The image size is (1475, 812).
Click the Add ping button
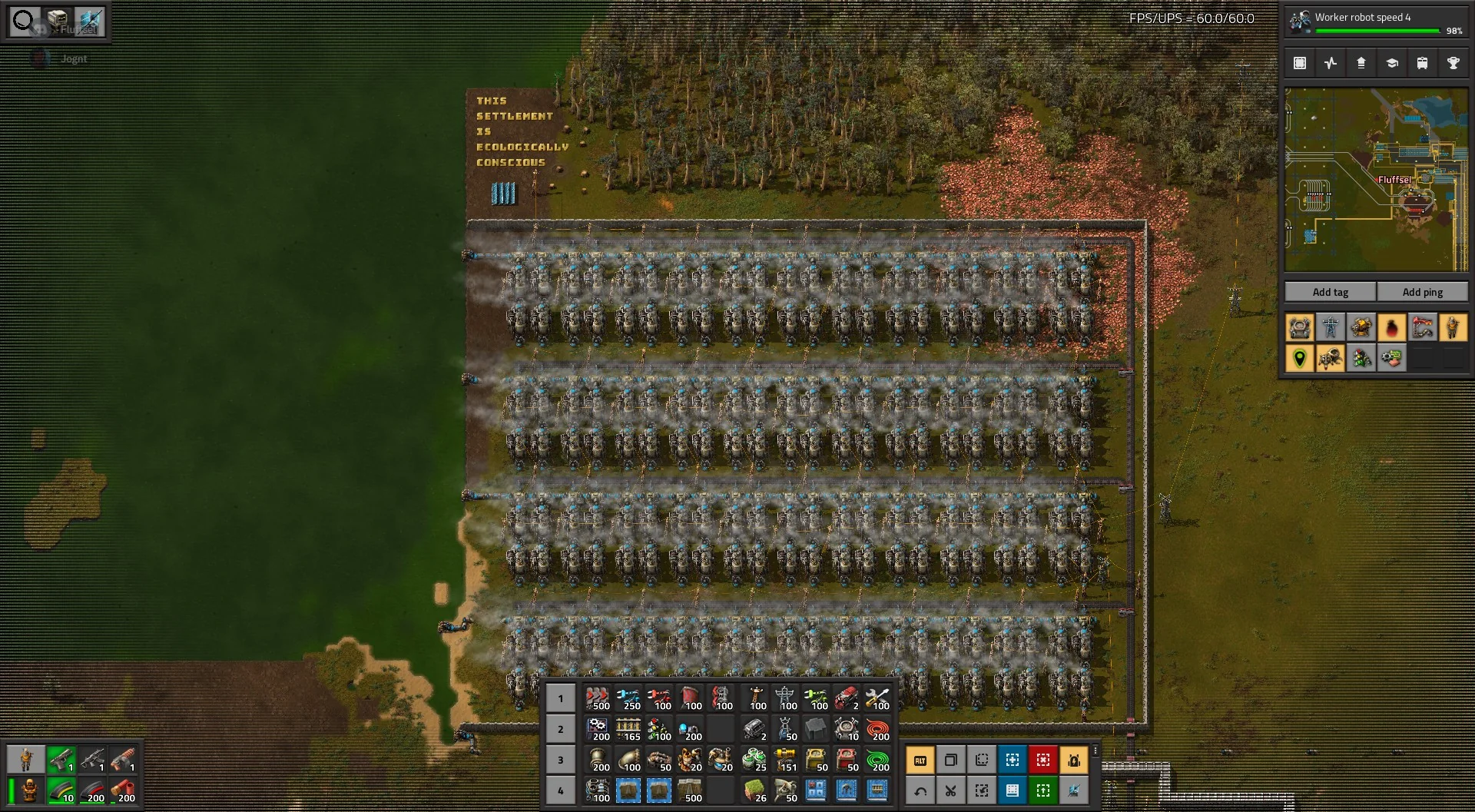click(x=1422, y=292)
